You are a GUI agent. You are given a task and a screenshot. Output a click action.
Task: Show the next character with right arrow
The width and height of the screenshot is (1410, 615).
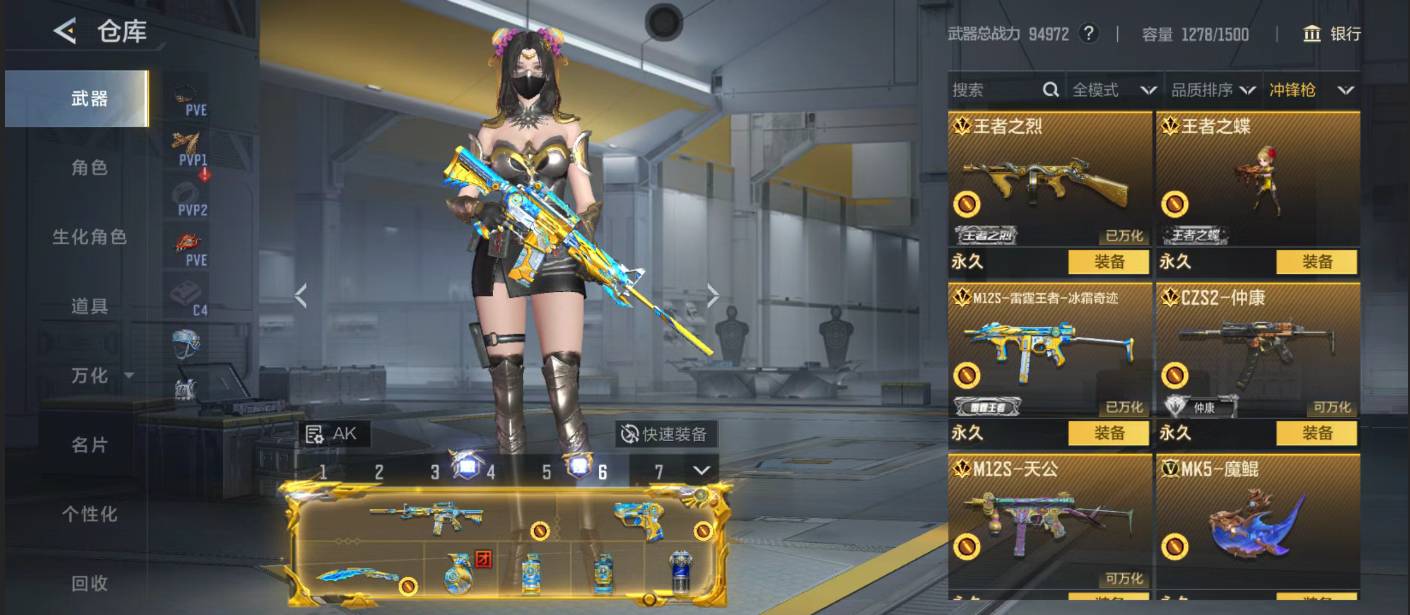713,296
